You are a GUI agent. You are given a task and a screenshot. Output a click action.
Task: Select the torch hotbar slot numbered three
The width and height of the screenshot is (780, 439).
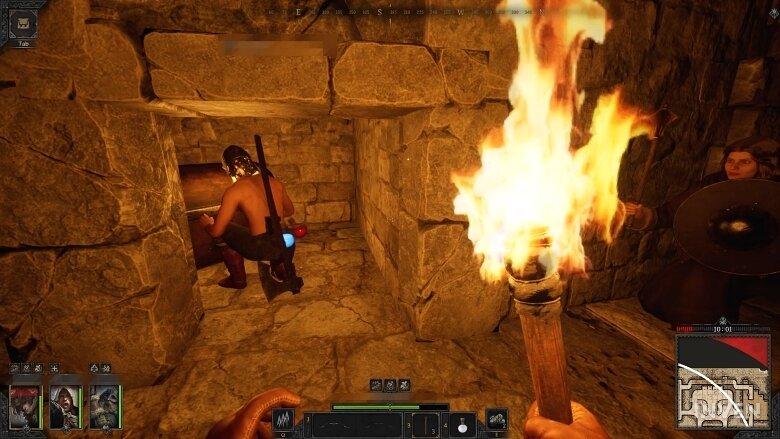424,425
